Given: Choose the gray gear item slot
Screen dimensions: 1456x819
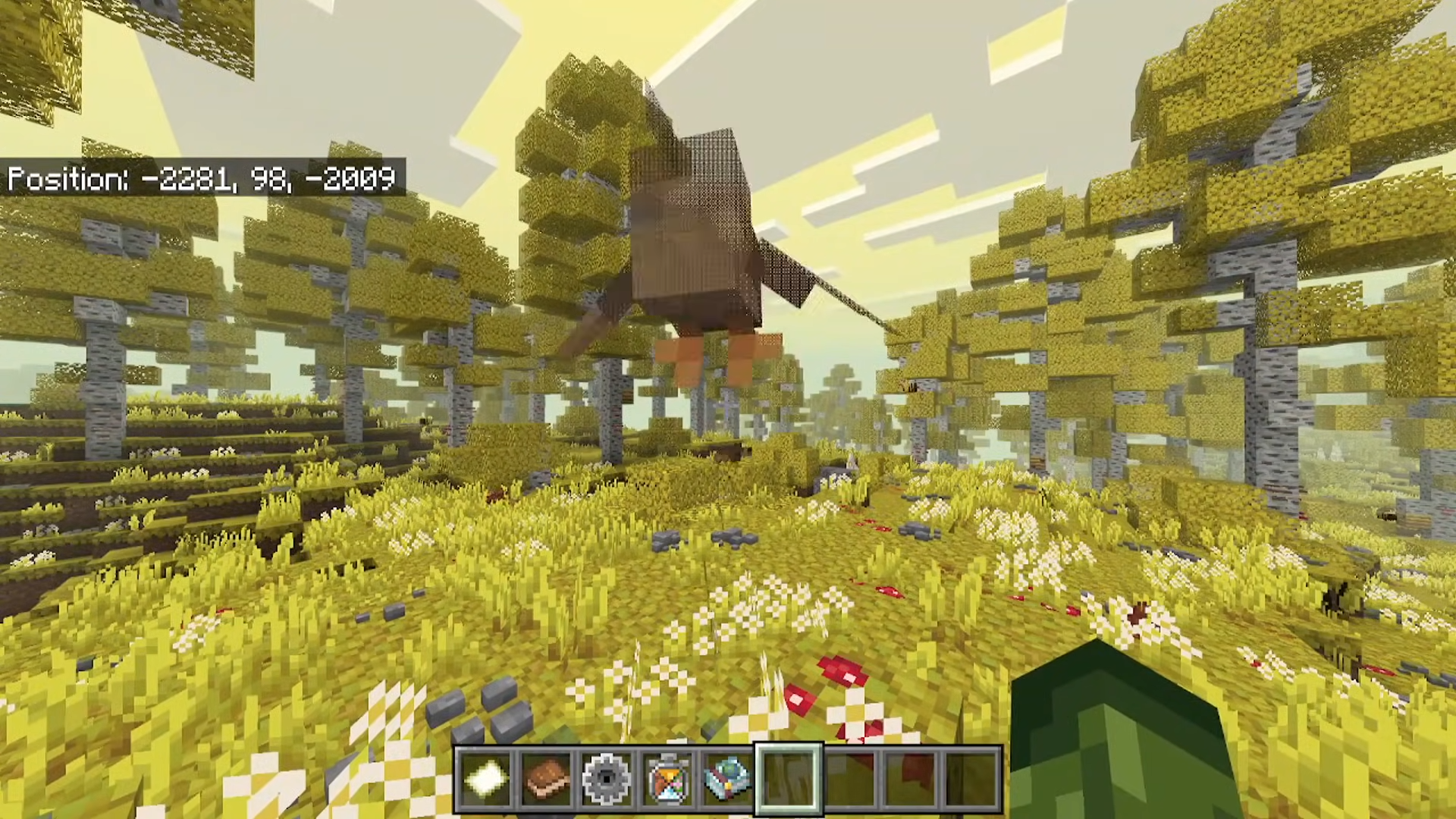Looking at the screenshot, I should coord(607,779).
